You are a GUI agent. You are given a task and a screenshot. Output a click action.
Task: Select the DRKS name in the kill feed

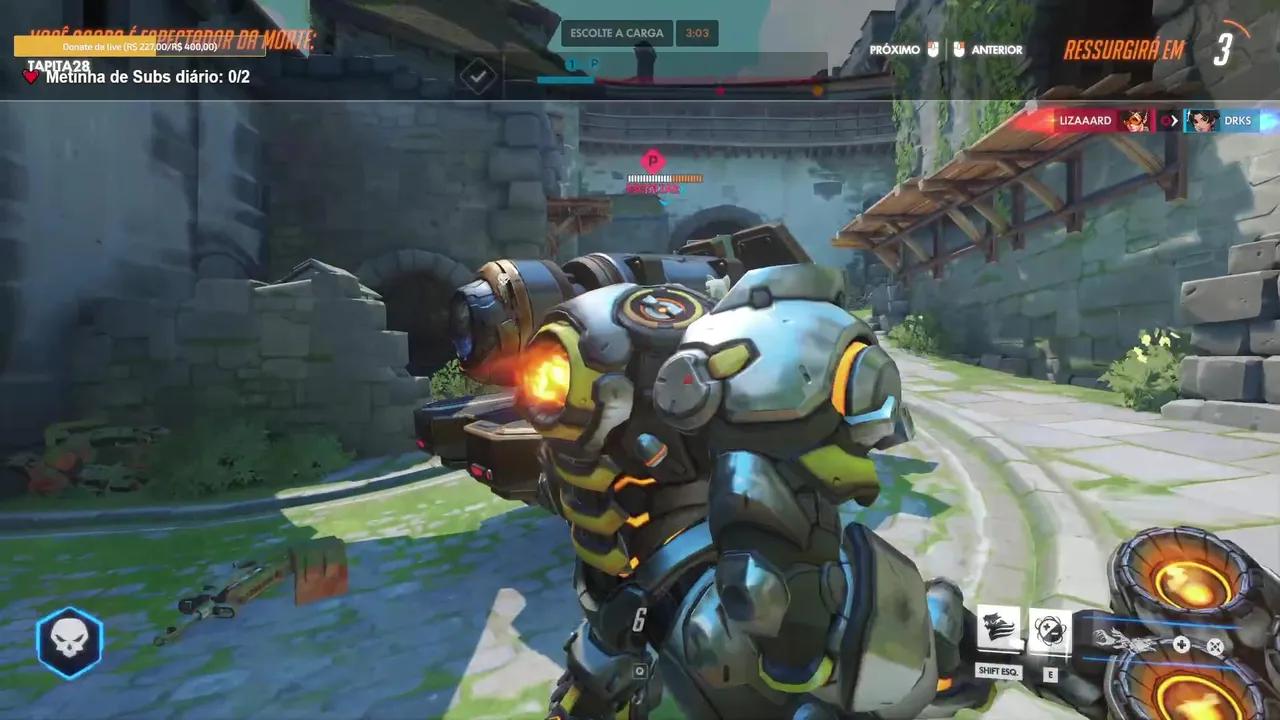click(x=1237, y=120)
